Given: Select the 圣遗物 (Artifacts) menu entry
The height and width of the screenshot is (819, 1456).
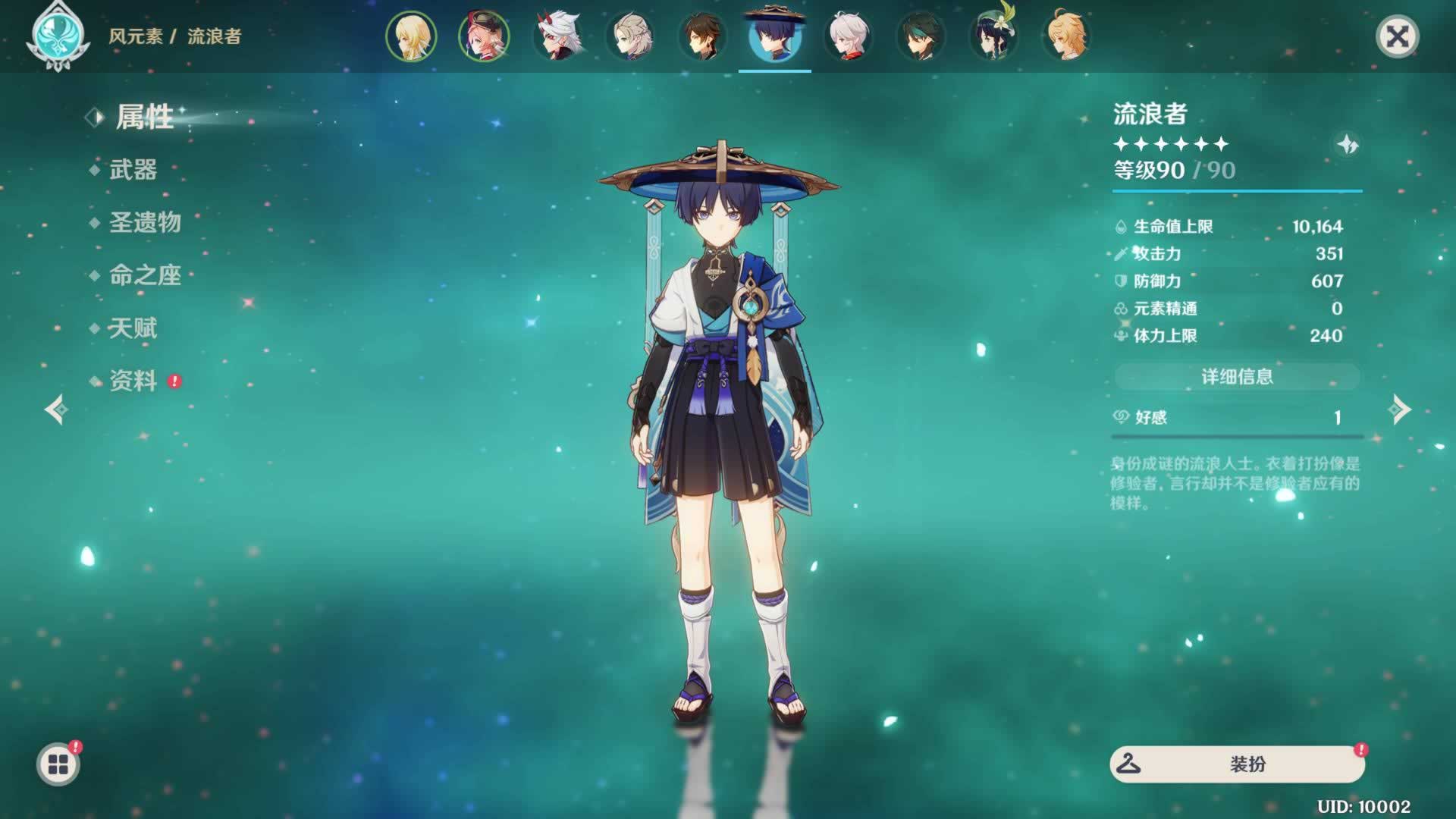Looking at the screenshot, I should (x=145, y=222).
